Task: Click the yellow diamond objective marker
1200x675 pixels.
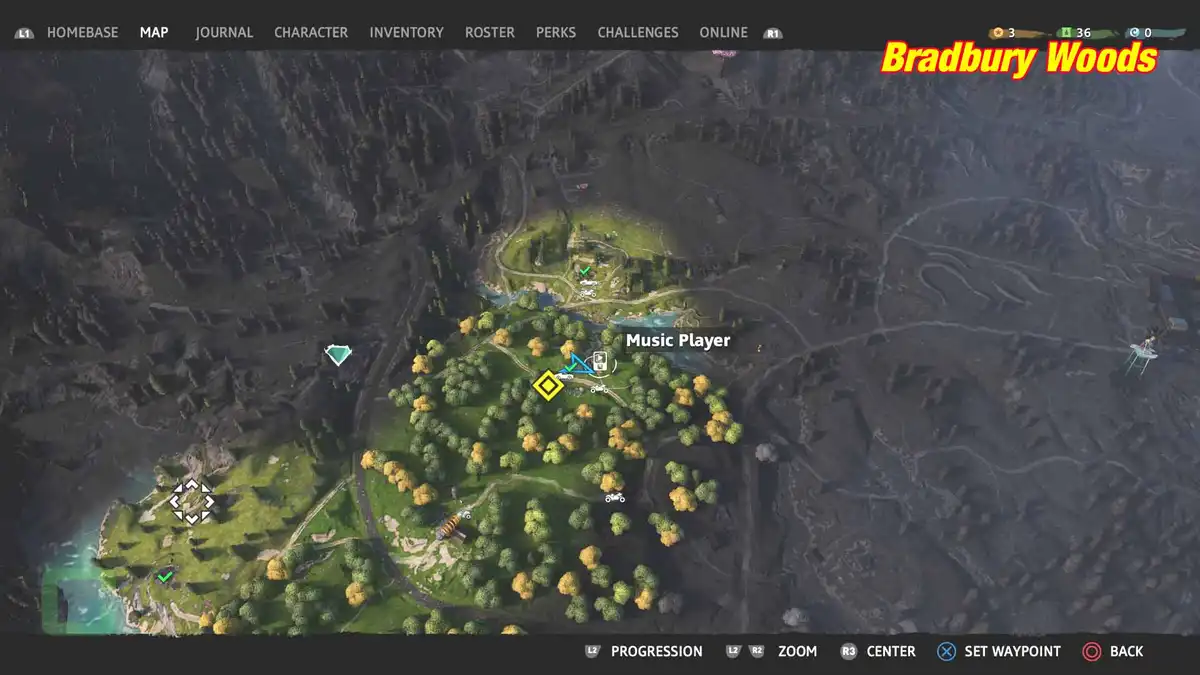Action: (x=547, y=385)
